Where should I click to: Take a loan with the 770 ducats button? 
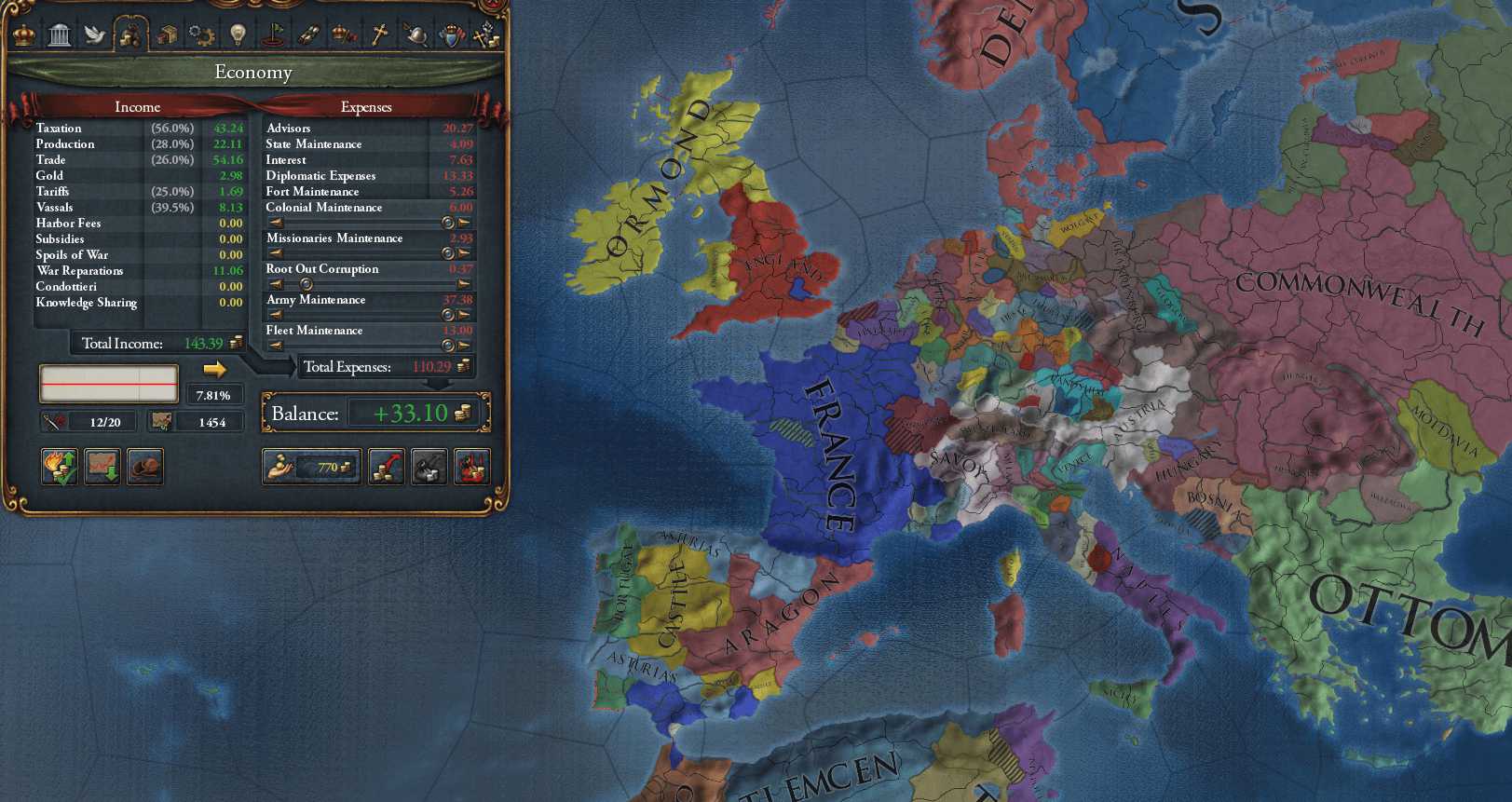(x=311, y=467)
